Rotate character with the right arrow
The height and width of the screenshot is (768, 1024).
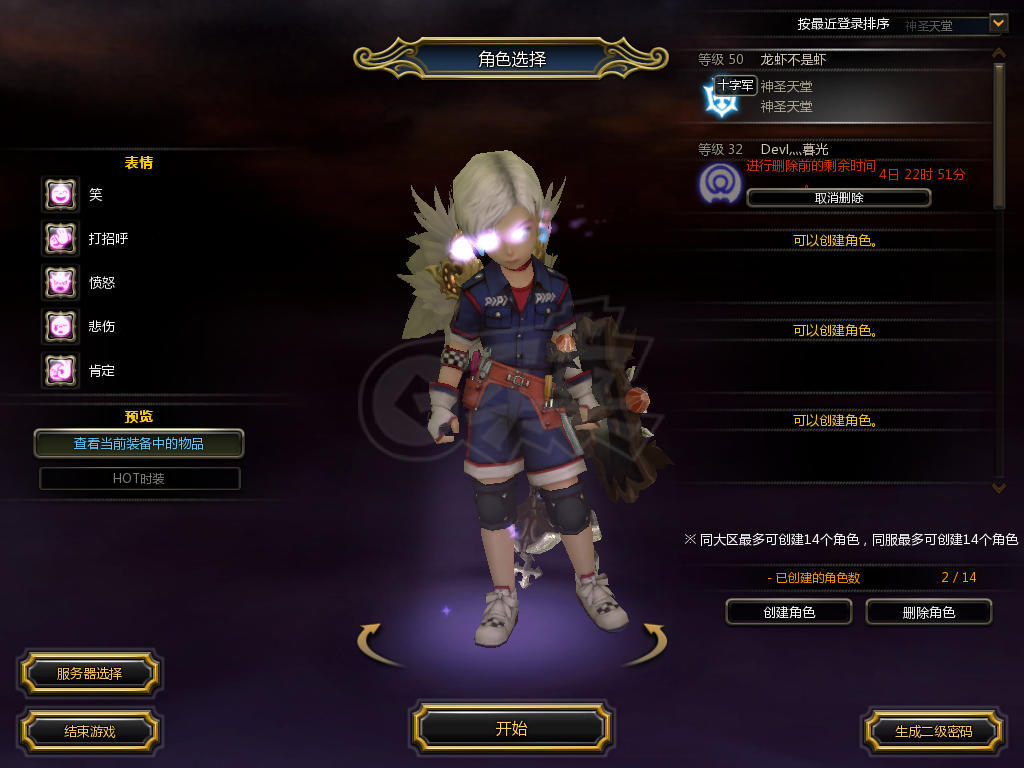click(652, 640)
